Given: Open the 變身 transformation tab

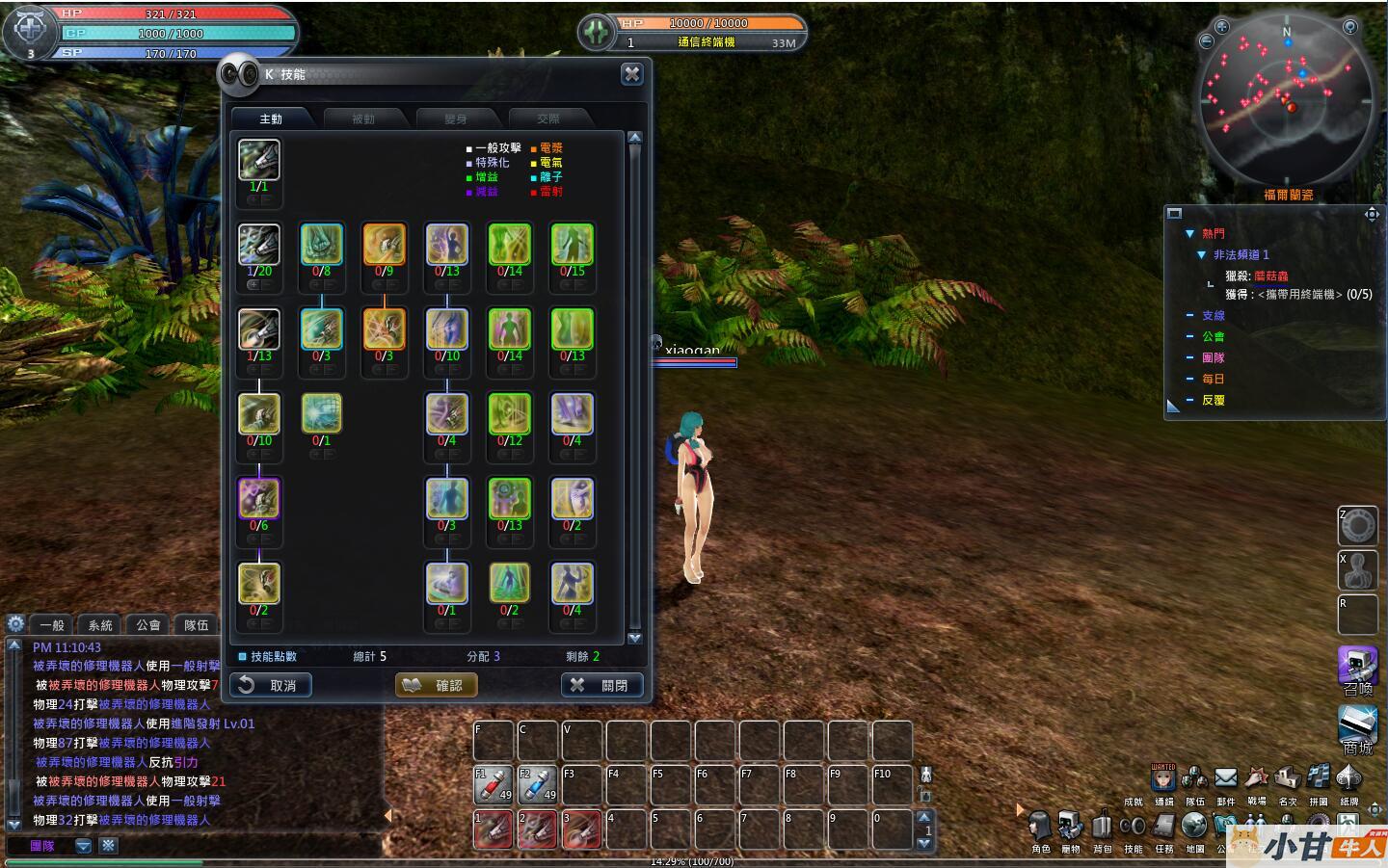Looking at the screenshot, I should click(456, 118).
